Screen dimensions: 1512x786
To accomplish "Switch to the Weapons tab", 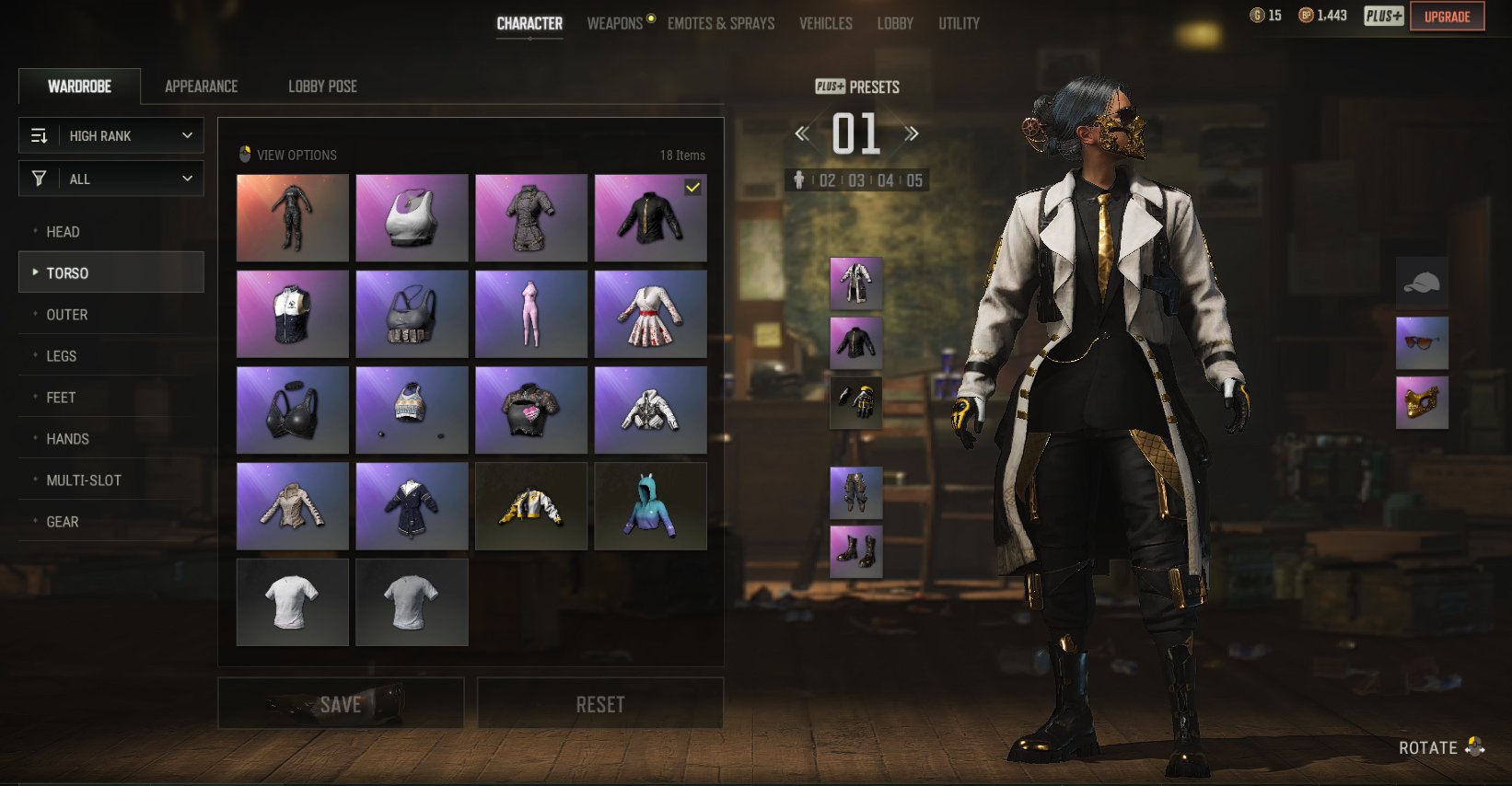I will pos(615,23).
